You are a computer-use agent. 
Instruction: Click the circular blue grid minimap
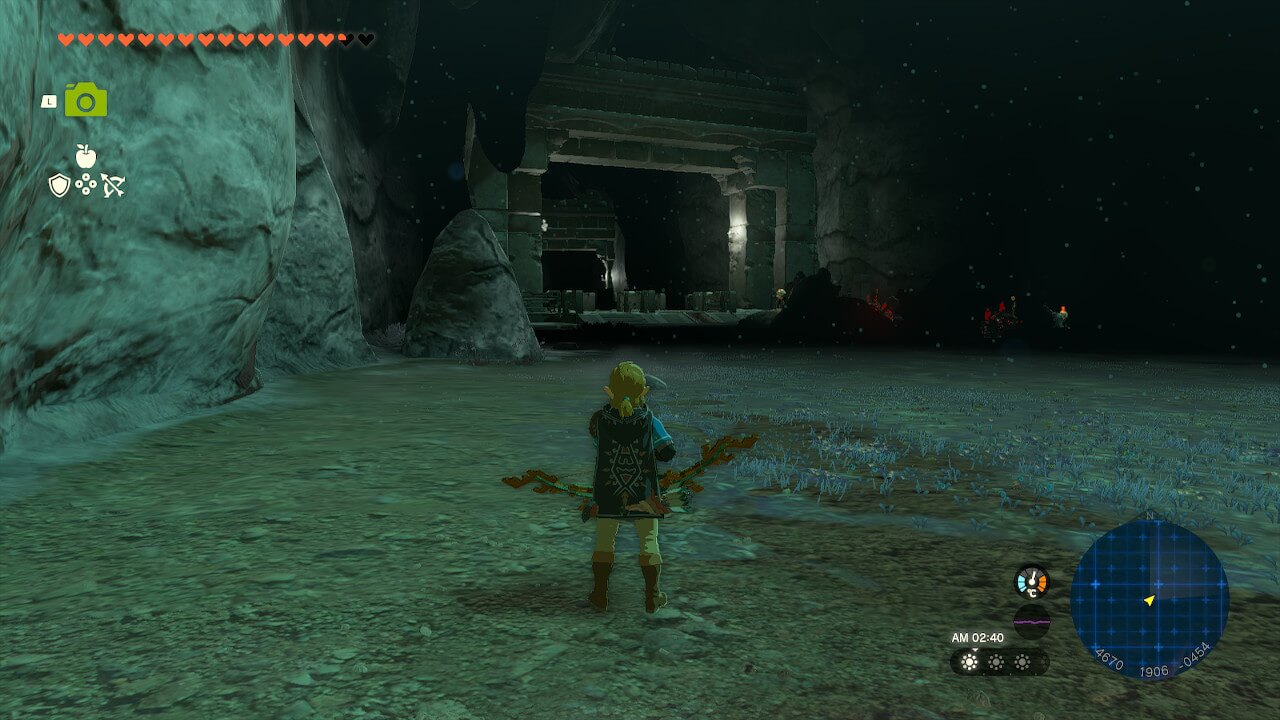(1149, 600)
